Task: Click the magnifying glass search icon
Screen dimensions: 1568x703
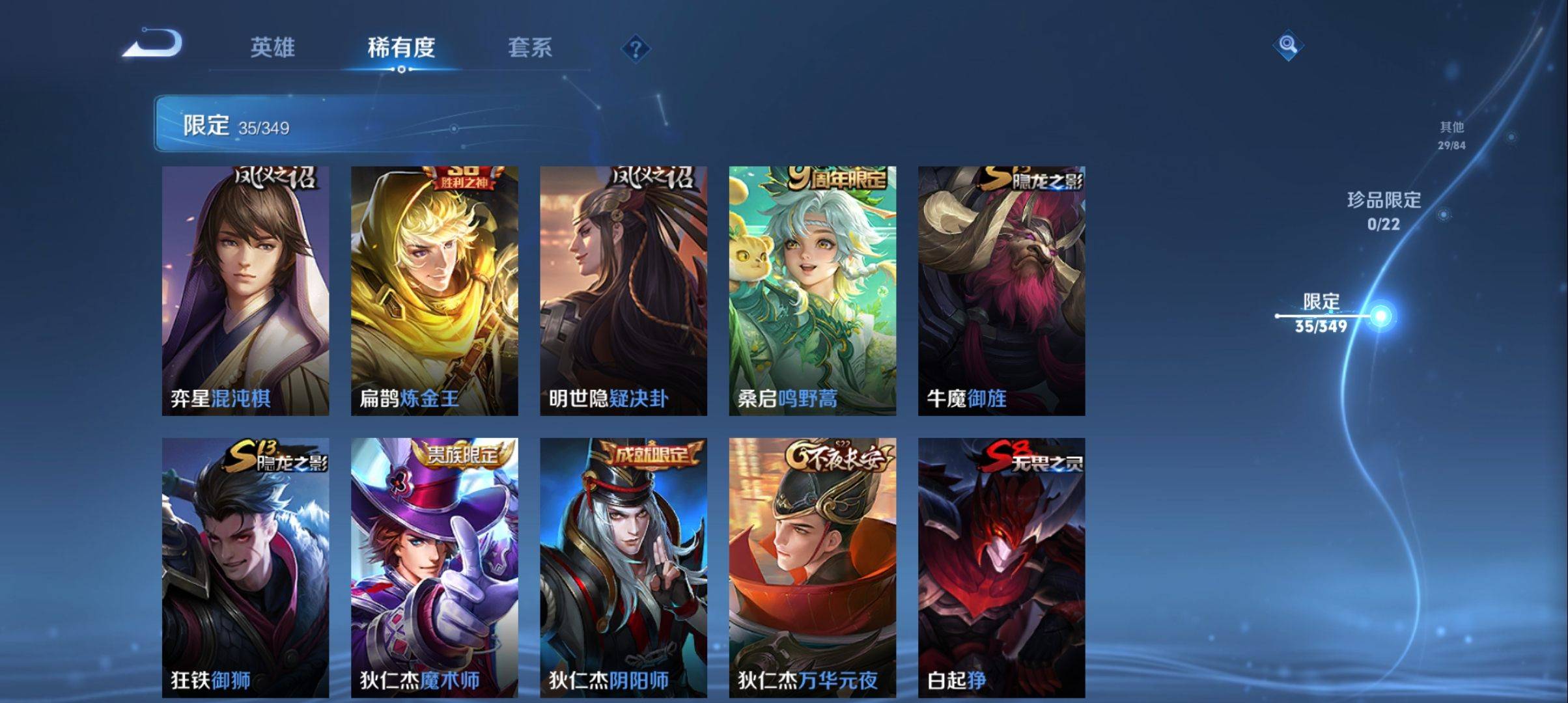Action: (x=1287, y=45)
